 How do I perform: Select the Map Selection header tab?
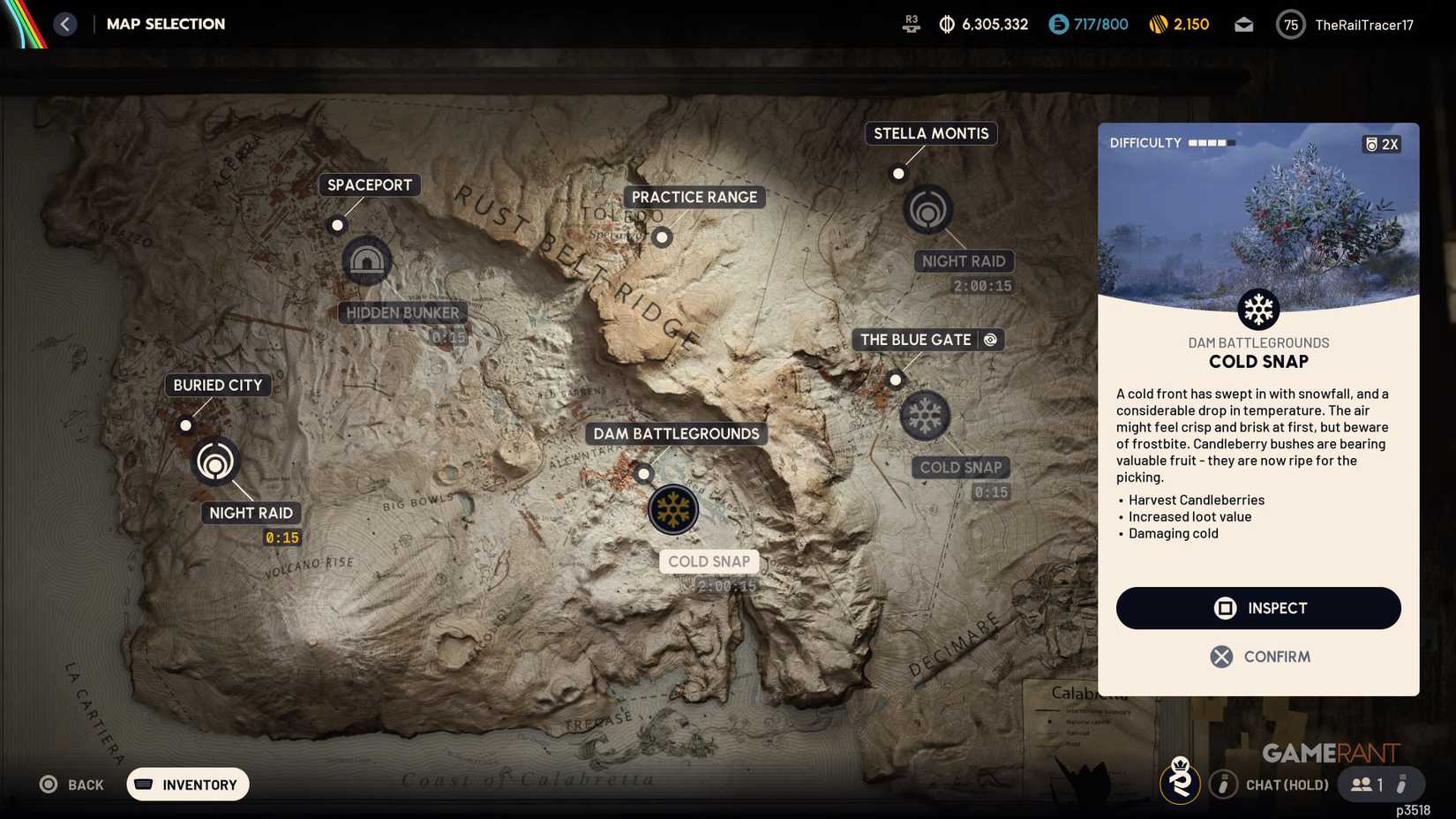(165, 24)
